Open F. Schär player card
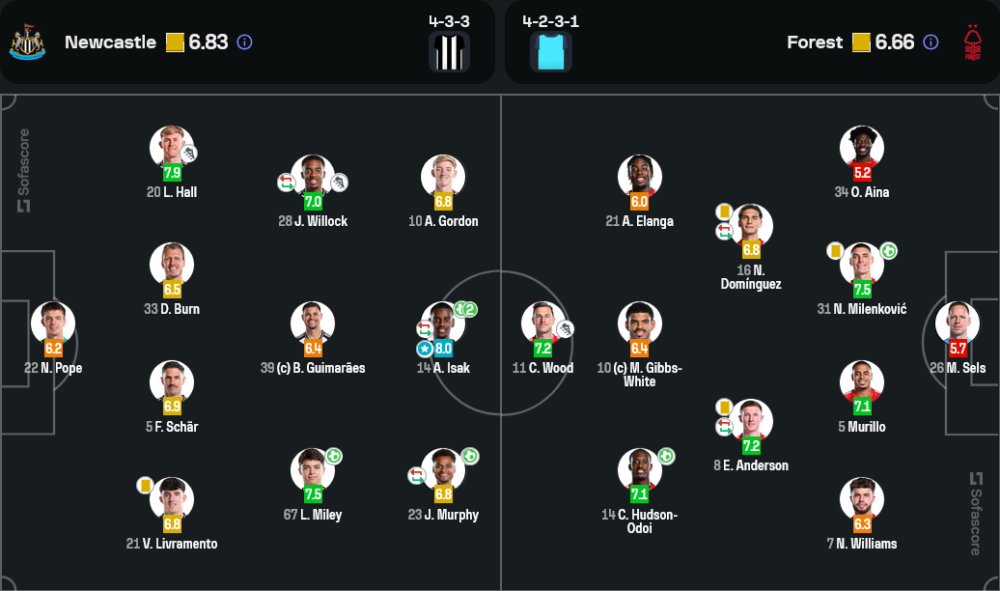The image size is (1000, 591). click(172, 382)
